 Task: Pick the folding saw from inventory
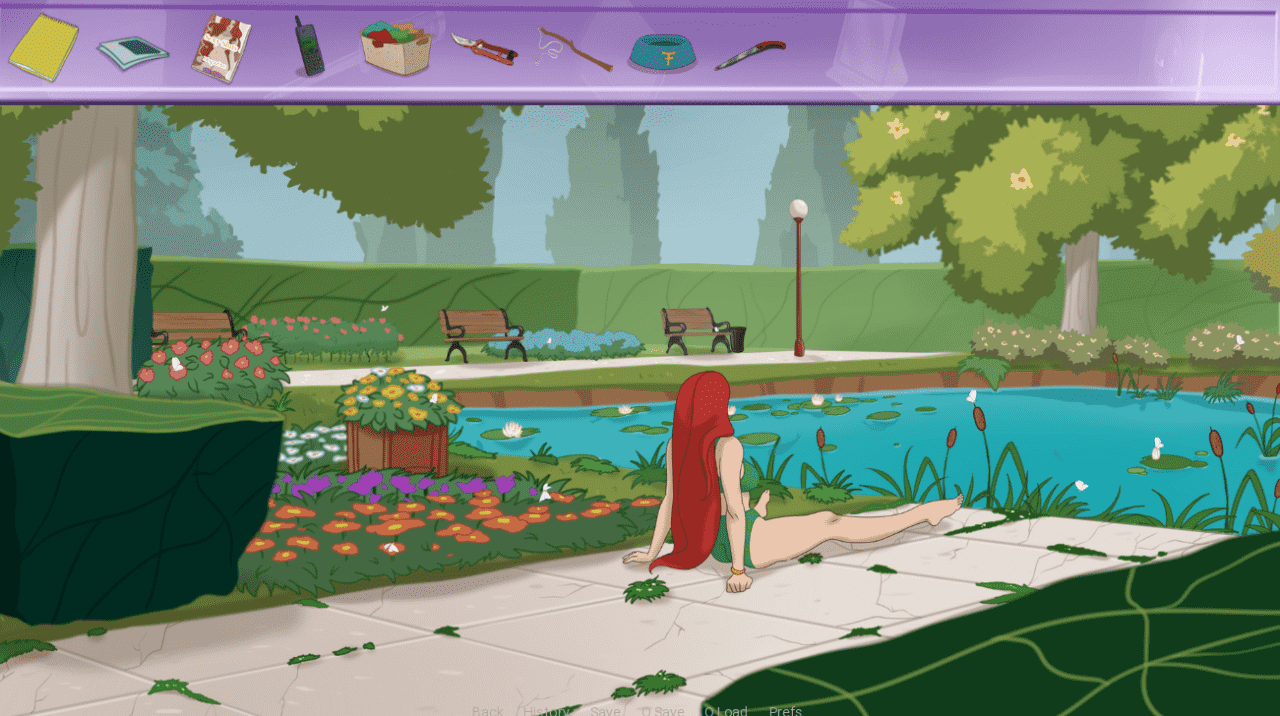pyautogui.click(x=750, y=53)
